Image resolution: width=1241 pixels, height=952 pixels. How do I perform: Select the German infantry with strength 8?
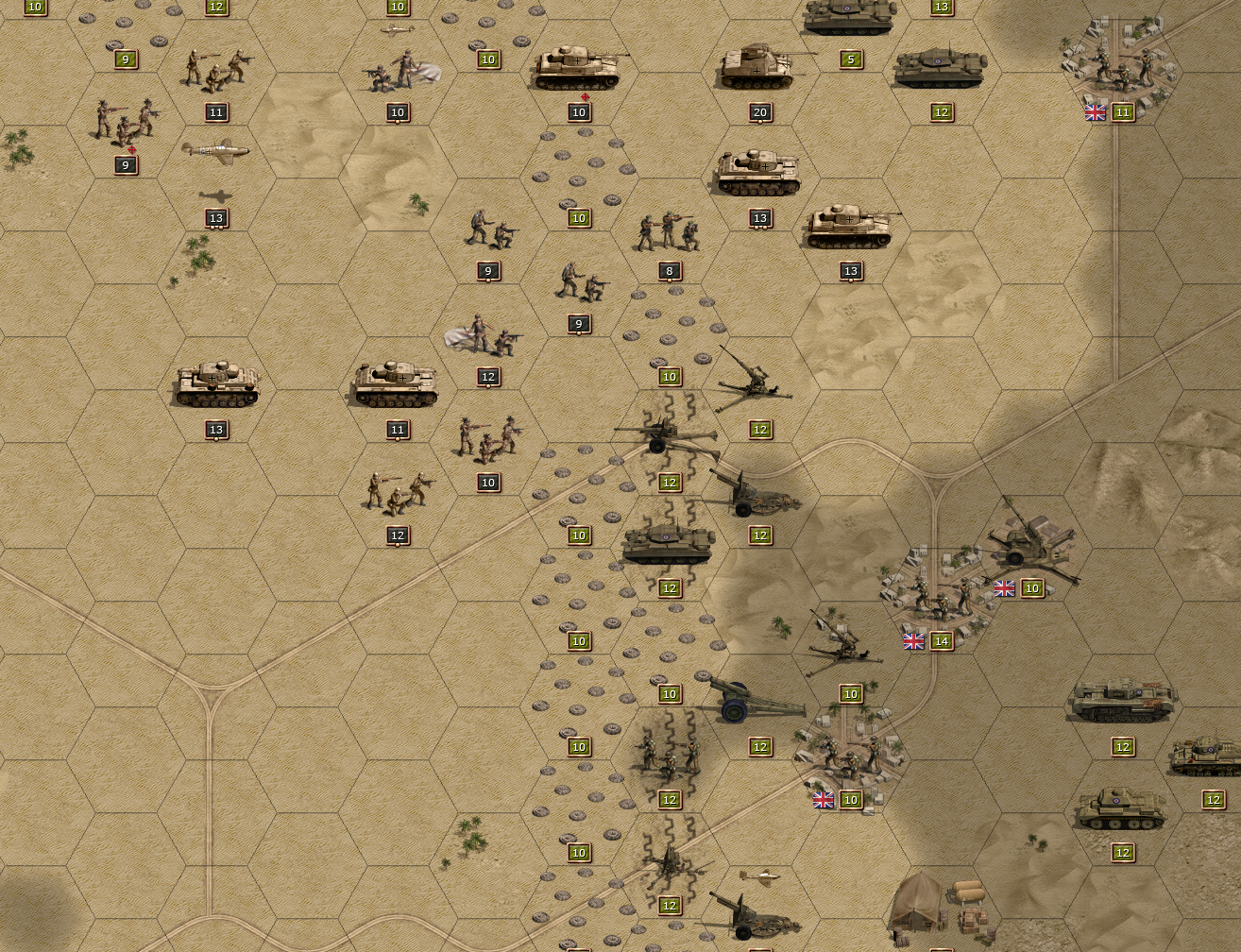pos(669,232)
